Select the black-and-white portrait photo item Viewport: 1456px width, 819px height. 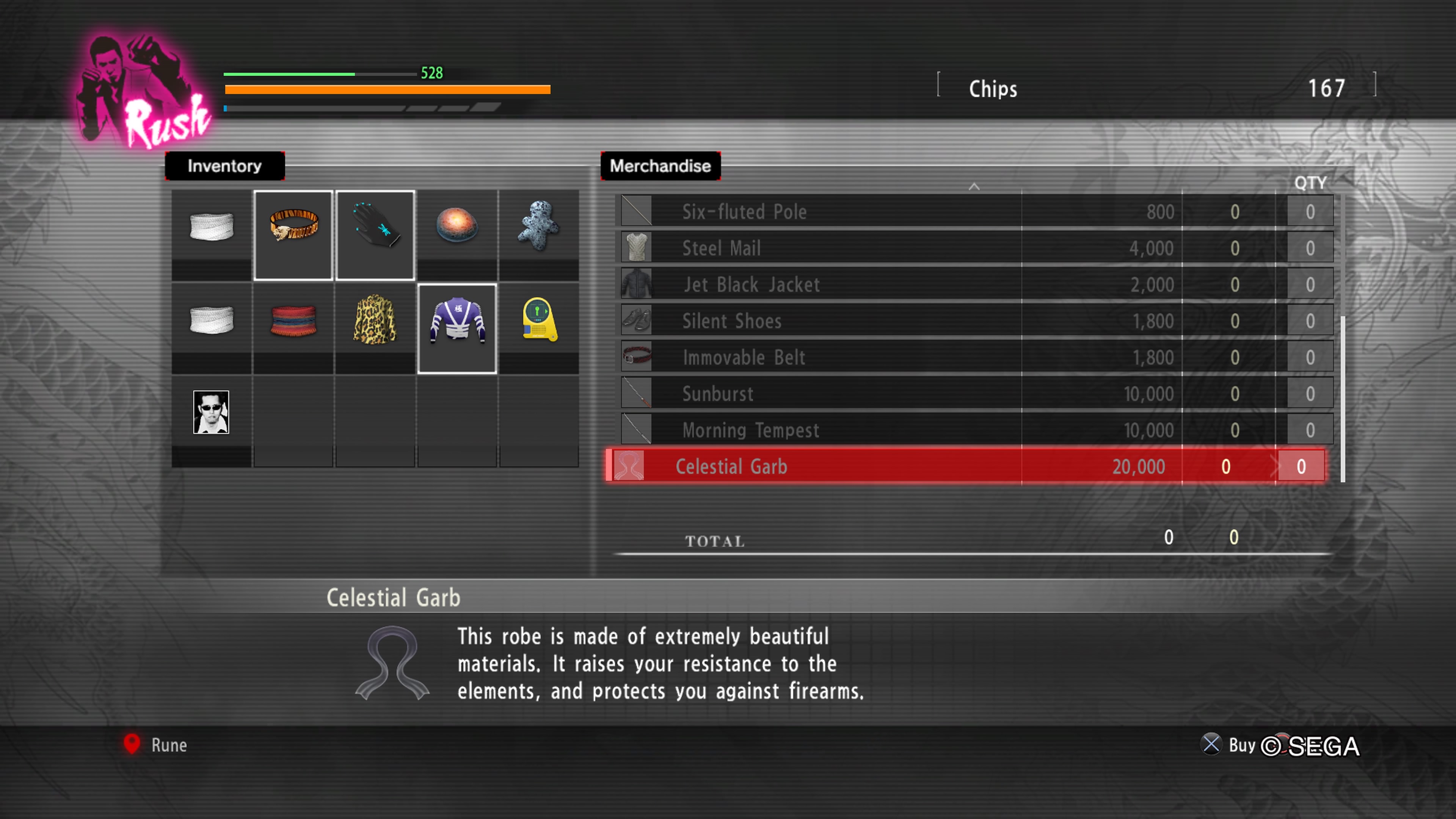pyautogui.click(x=211, y=412)
